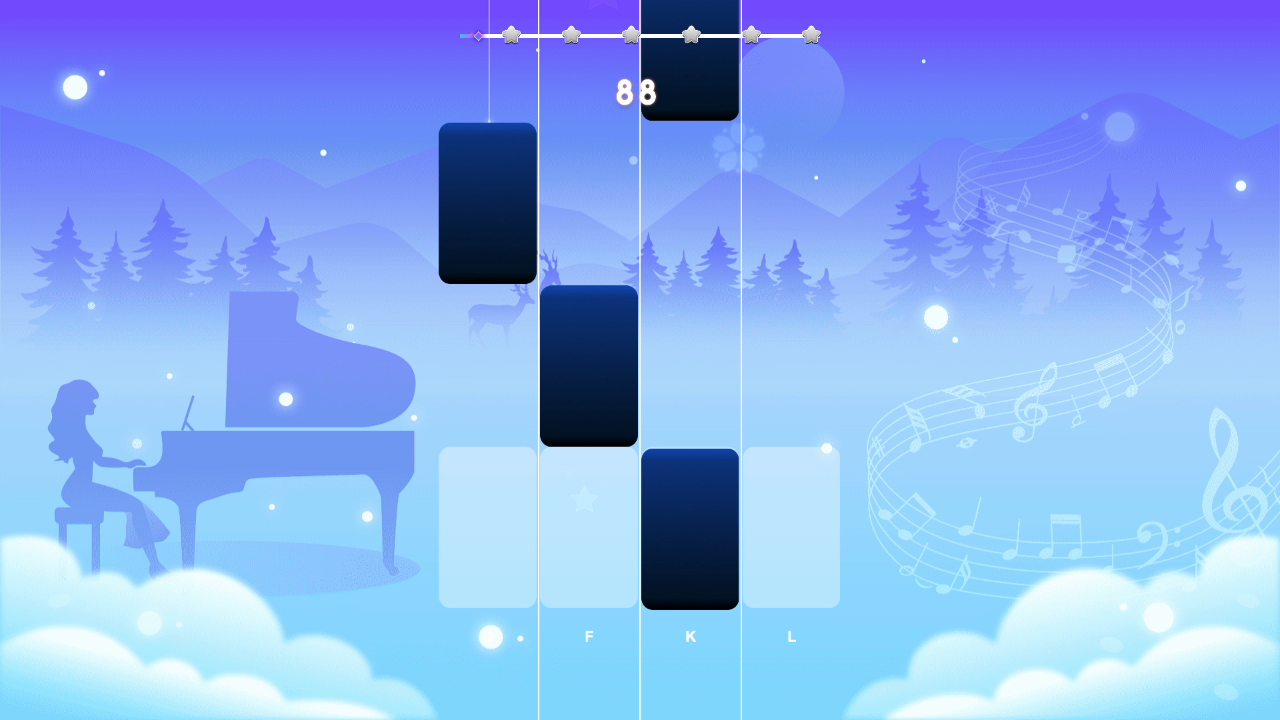
Task: Click the last star at the progress bar end
Action: tap(811, 35)
